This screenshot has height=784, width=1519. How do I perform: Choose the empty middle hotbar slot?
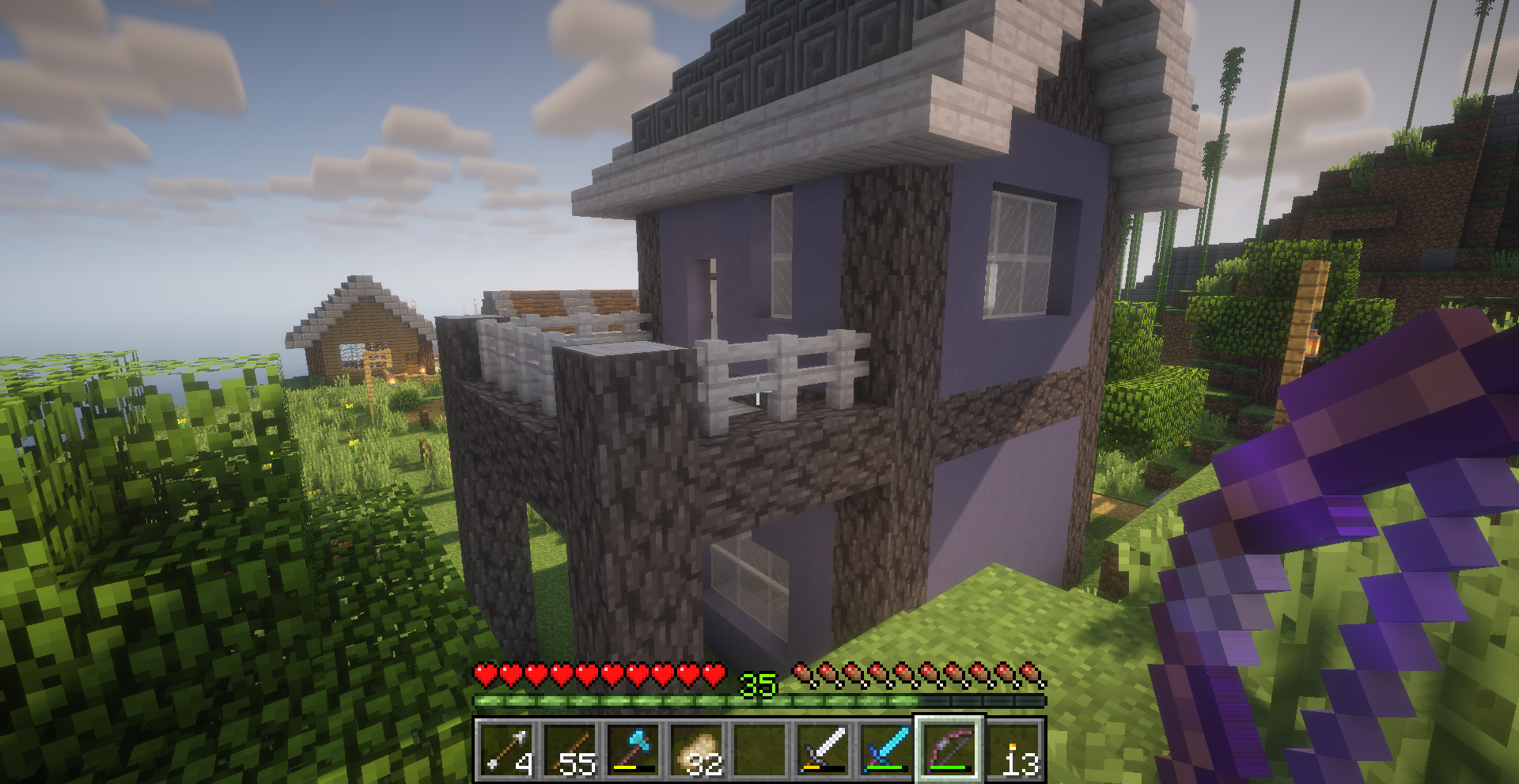[760, 749]
